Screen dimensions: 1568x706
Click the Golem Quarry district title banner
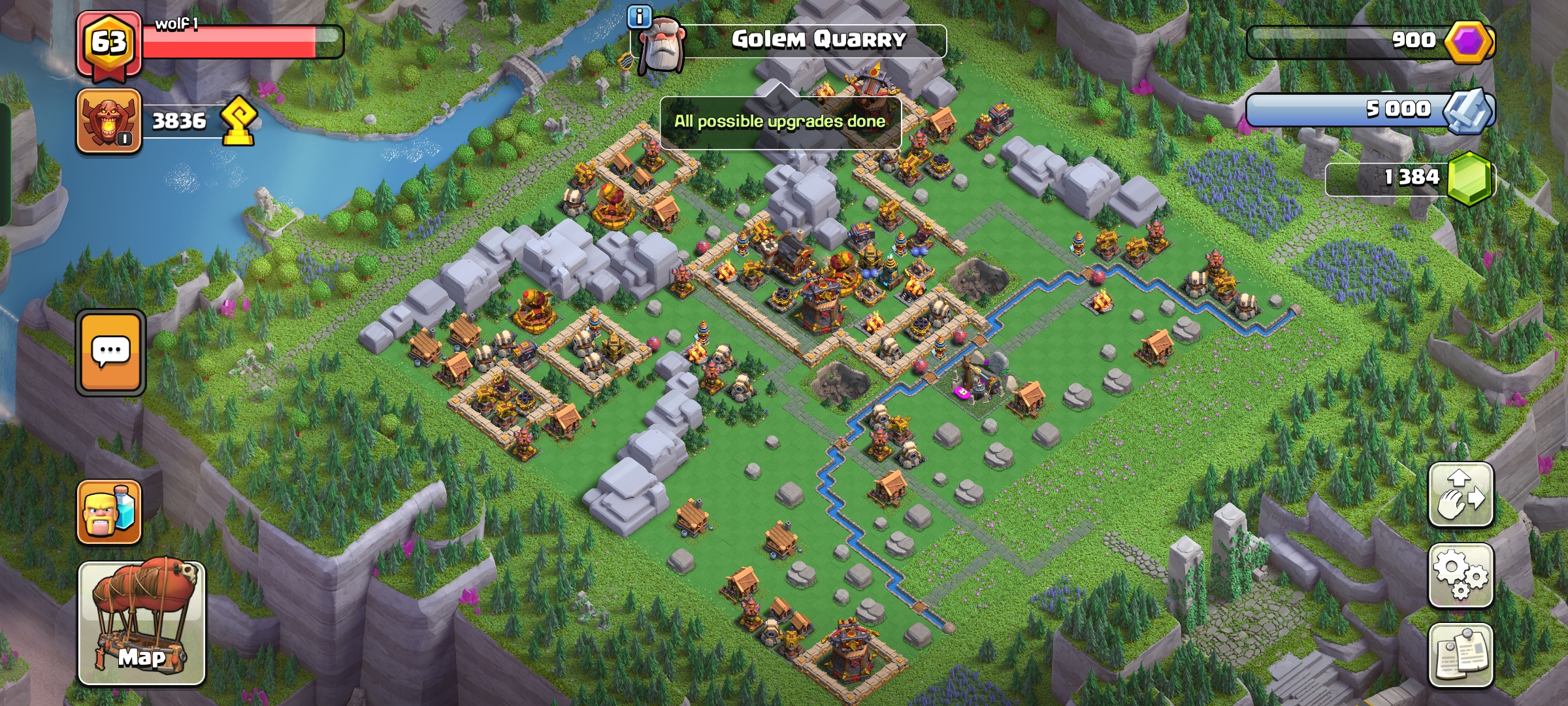[x=818, y=40]
